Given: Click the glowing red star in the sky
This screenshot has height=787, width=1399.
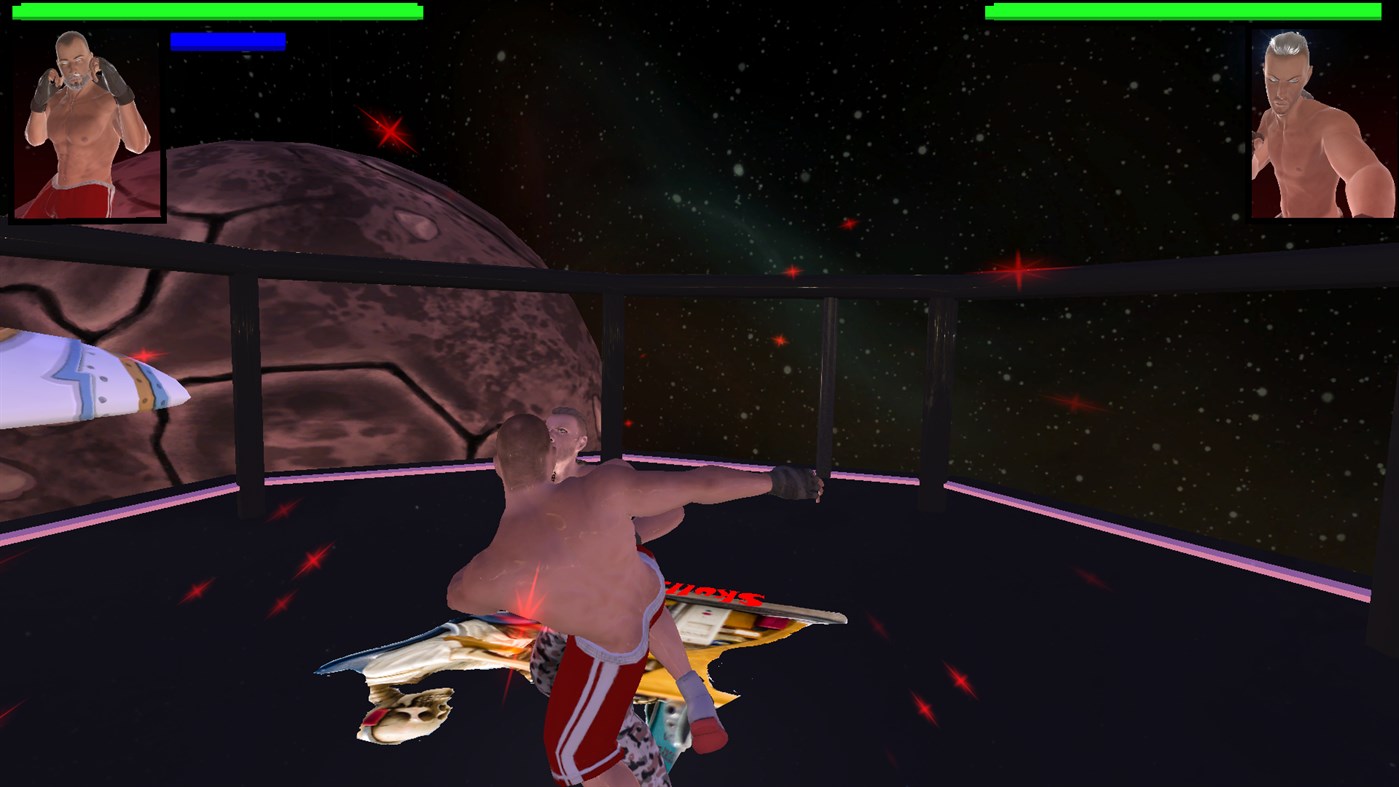Looking at the screenshot, I should point(388,129).
